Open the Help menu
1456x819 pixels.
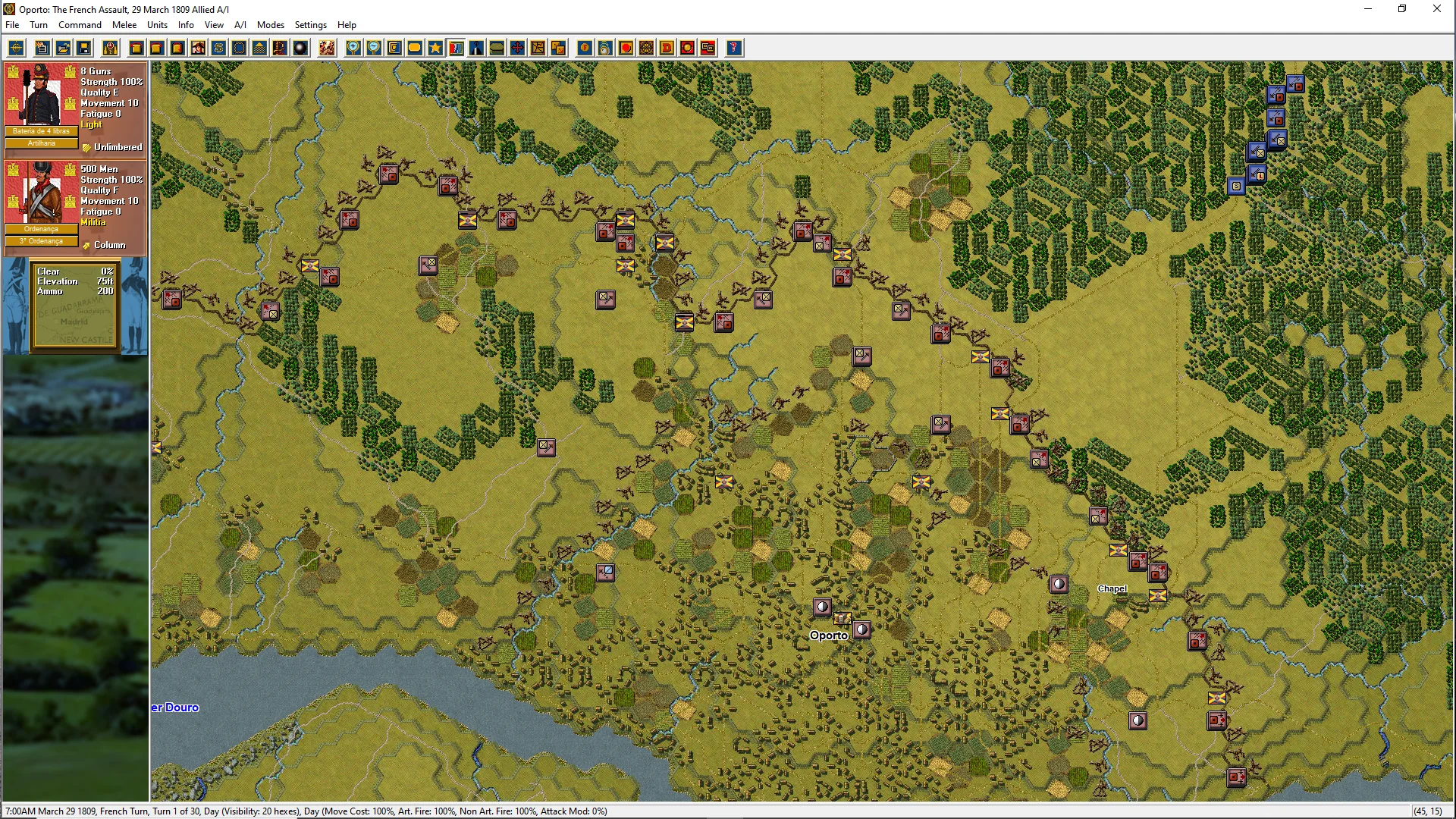tap(347, 25)
